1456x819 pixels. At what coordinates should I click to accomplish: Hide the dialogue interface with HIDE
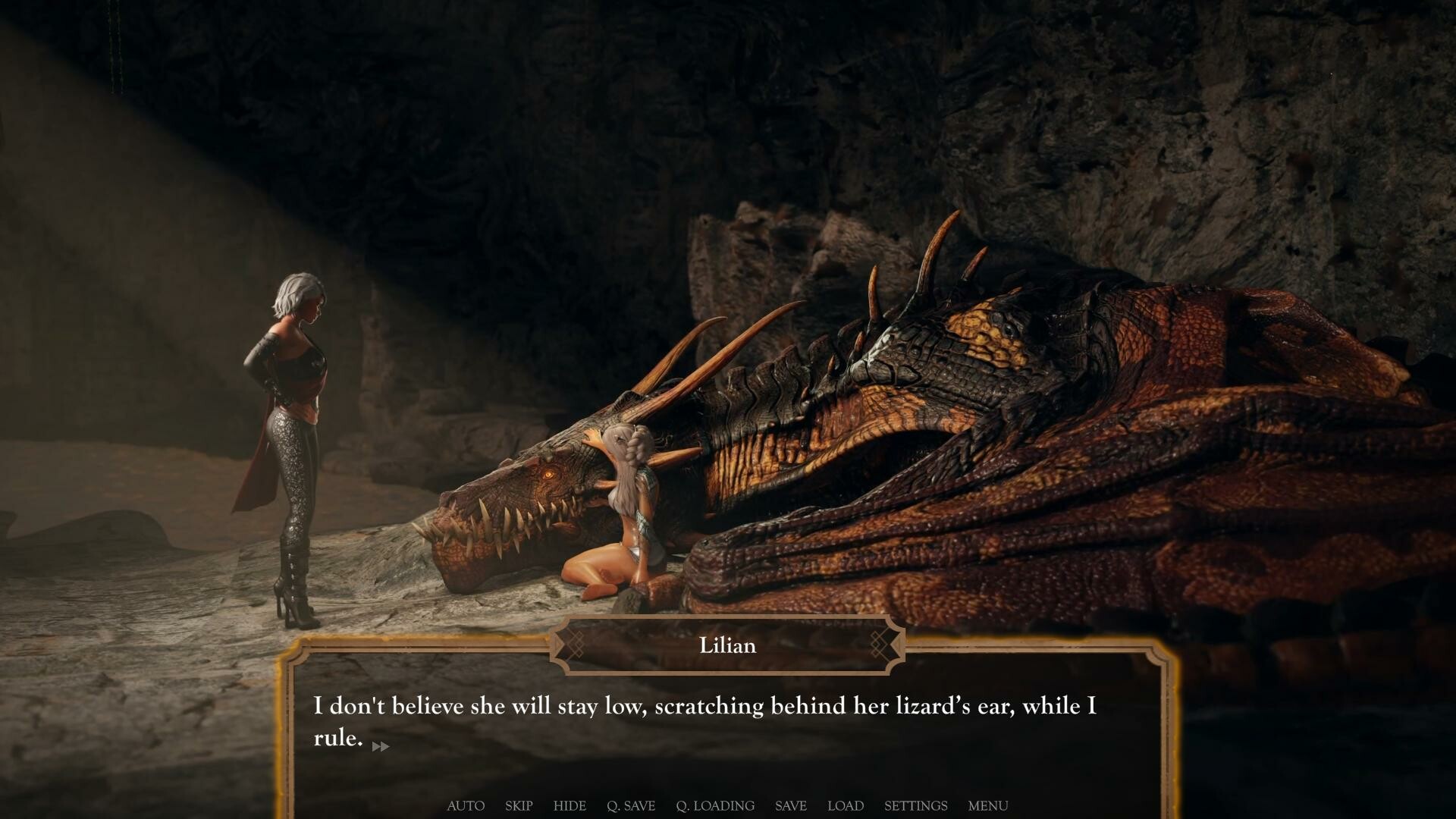570,806
